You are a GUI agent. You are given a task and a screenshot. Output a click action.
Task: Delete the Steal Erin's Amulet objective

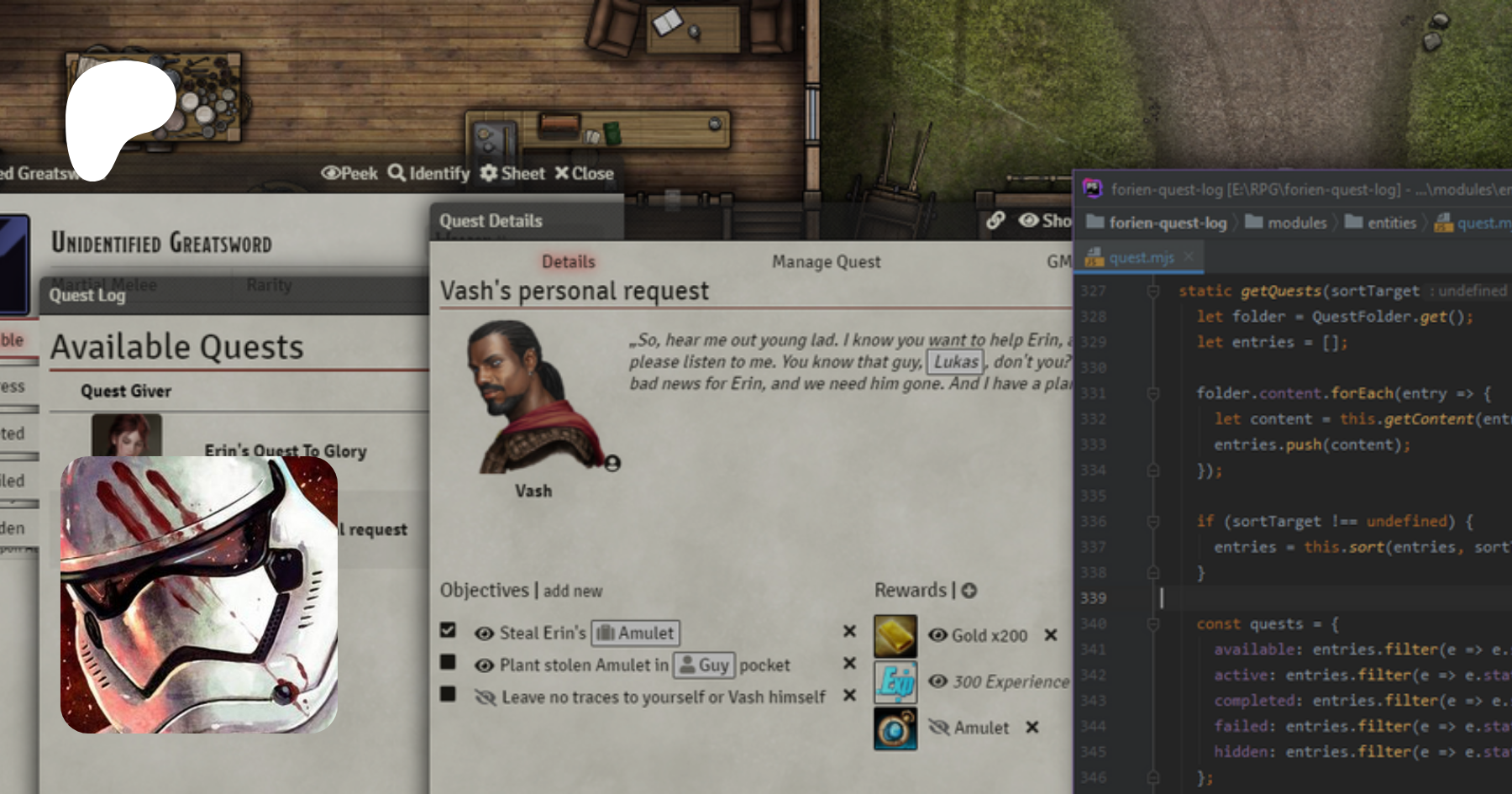[x=849, y=631]
